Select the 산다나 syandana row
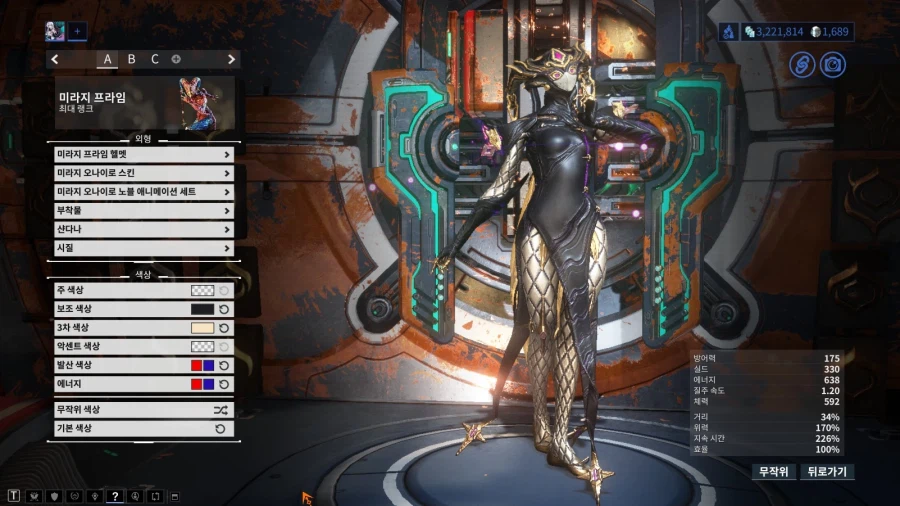Image resolution: width=900 pixels, height=506 pixels. click(144, 229)
